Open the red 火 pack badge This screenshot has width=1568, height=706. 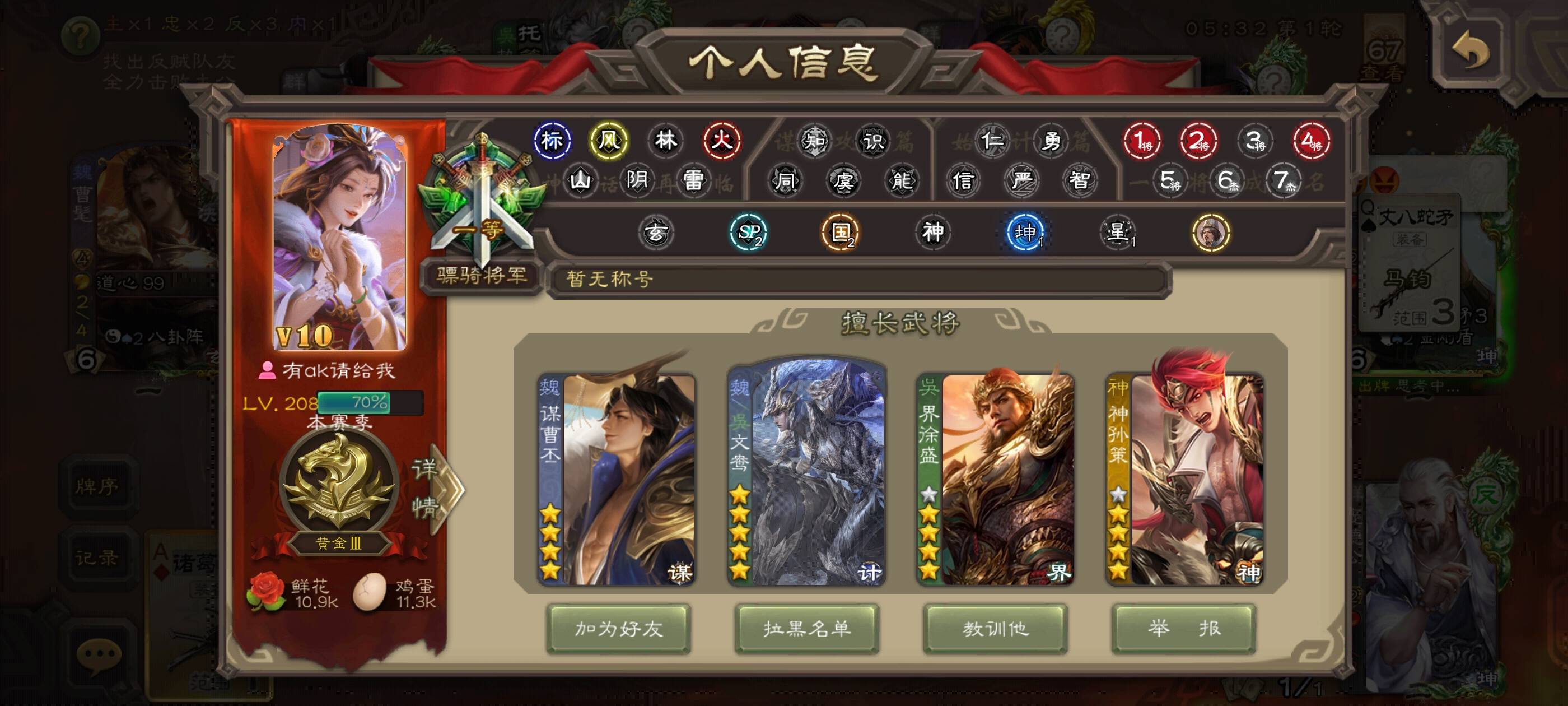point(722,141)
